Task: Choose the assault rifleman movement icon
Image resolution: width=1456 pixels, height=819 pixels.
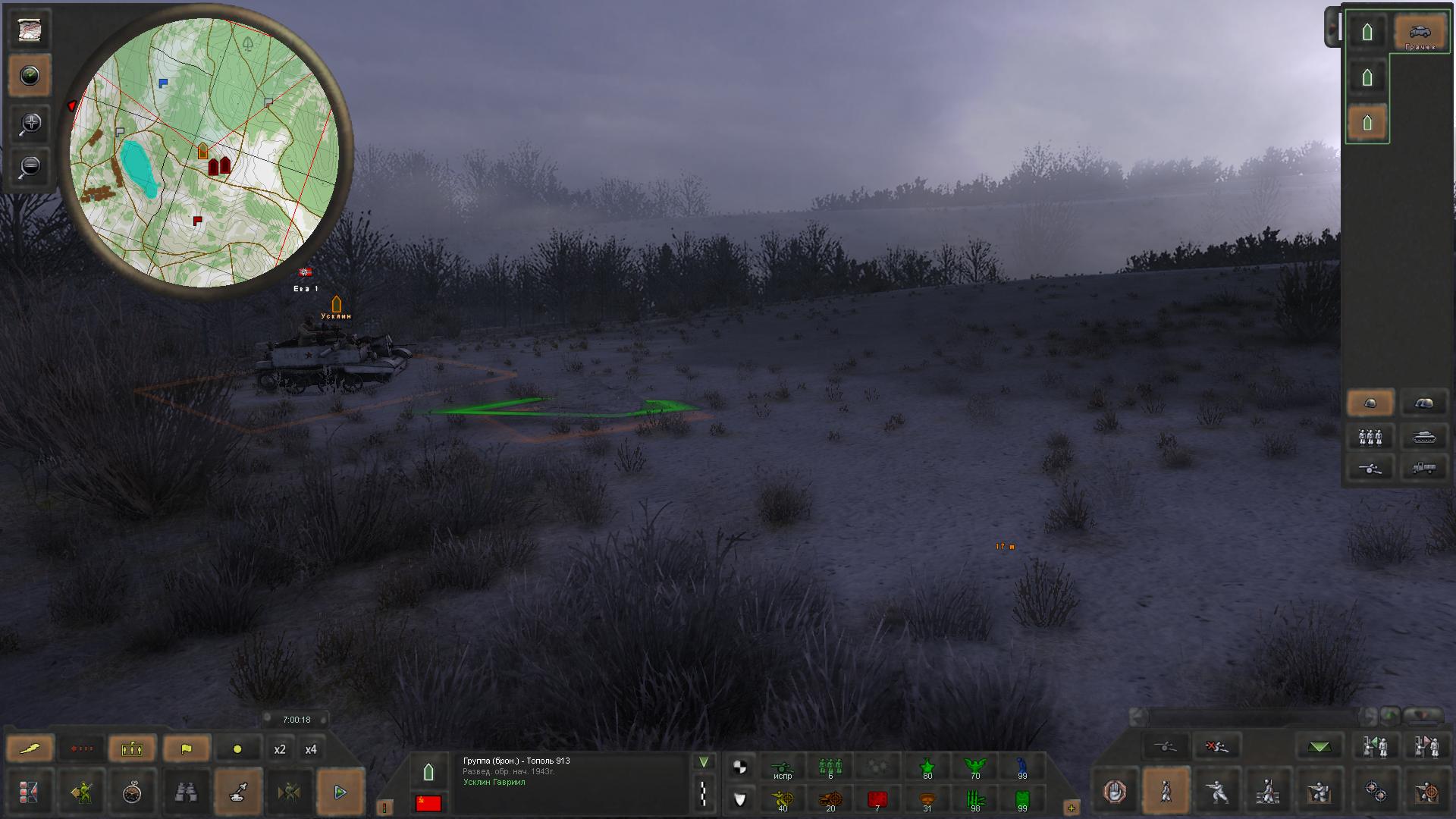Action: pos(1217,792)
